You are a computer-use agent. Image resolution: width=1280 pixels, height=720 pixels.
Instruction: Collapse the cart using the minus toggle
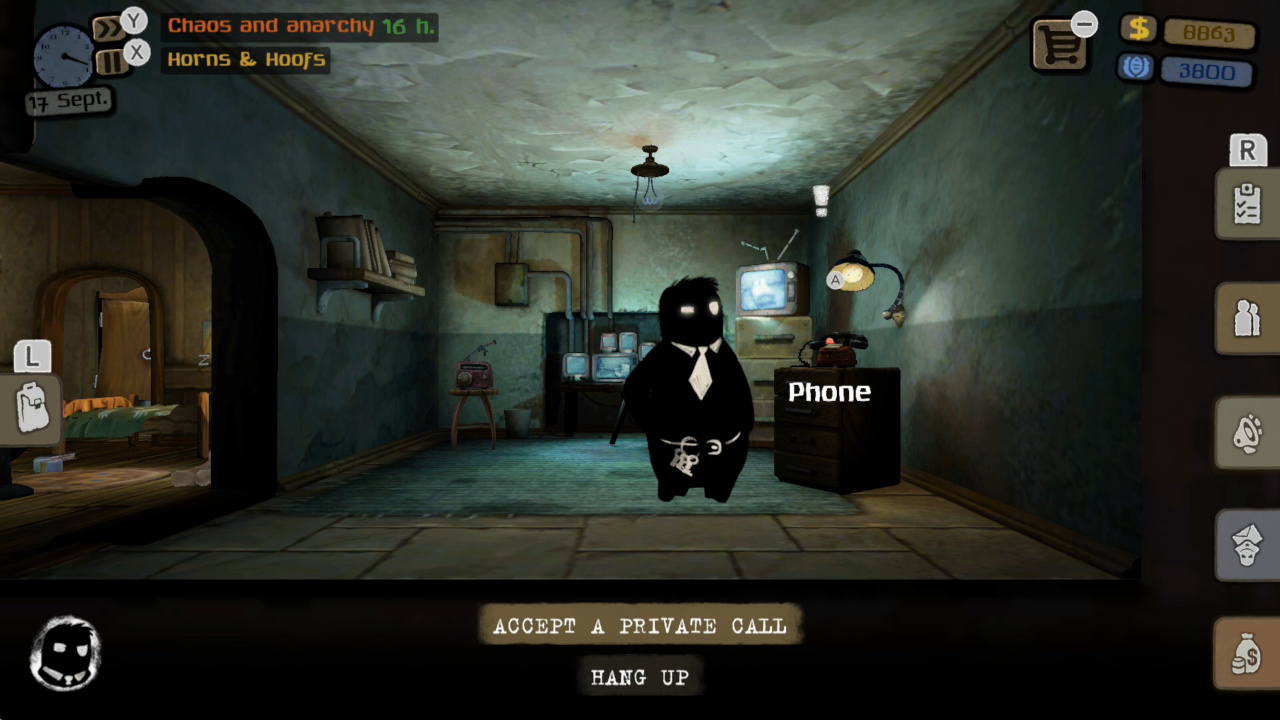pyautogui.click(x=1085, y=22)
